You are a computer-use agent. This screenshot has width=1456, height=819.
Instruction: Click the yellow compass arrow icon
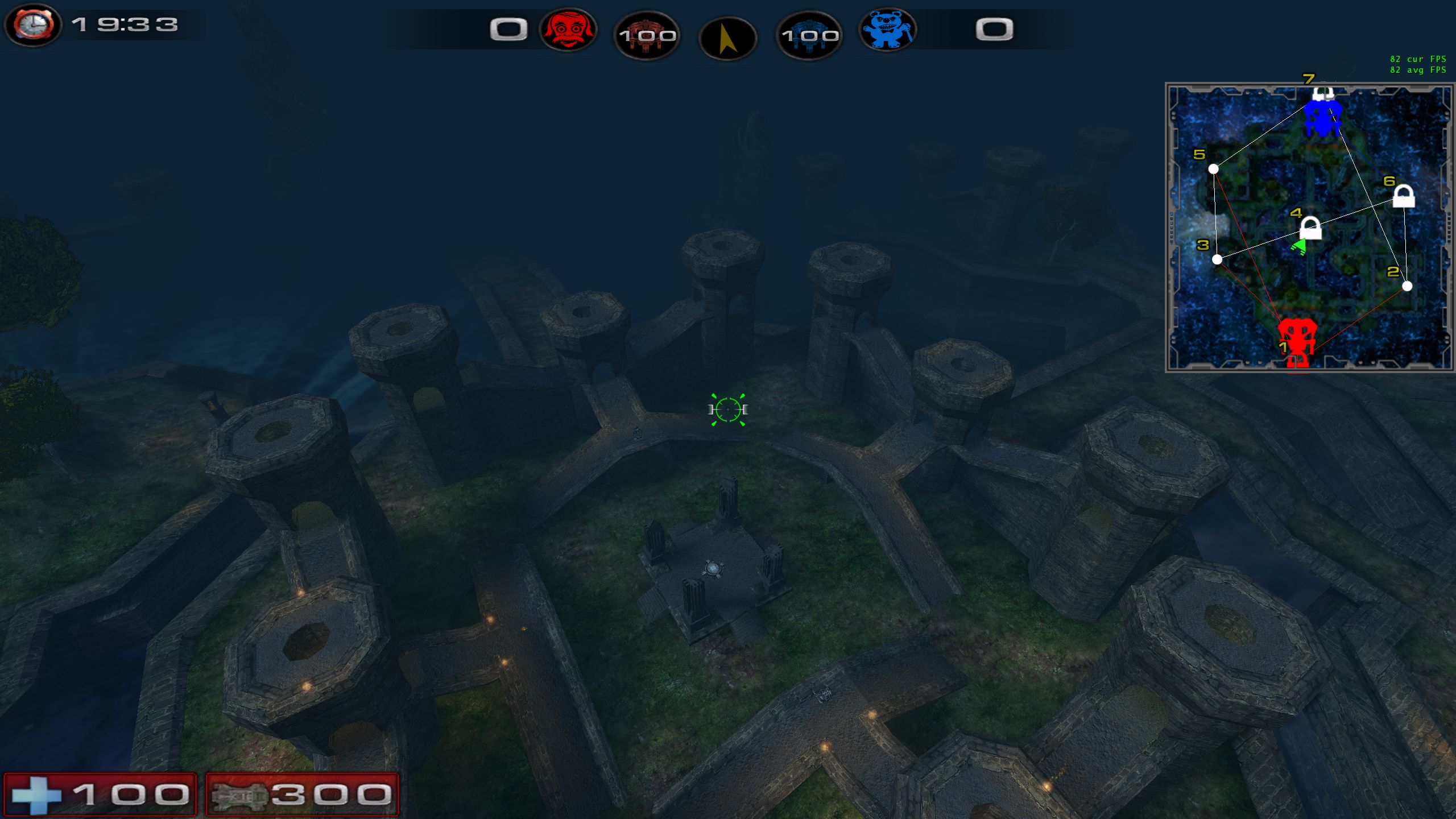(727, 39)
